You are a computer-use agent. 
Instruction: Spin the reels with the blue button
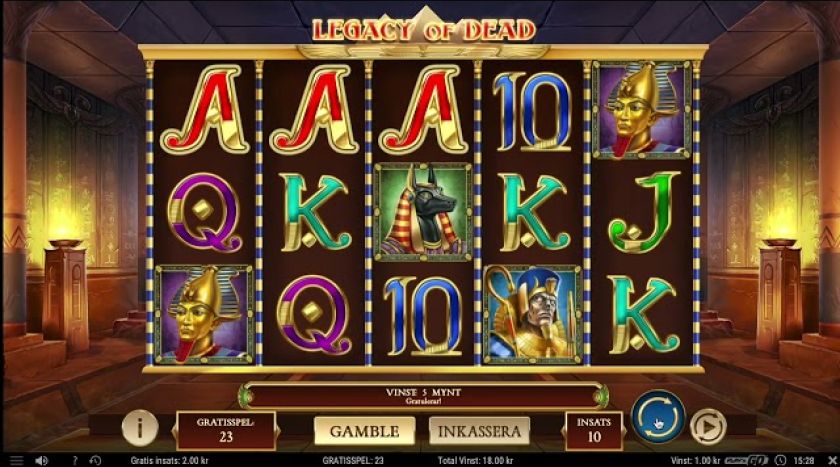657,416
